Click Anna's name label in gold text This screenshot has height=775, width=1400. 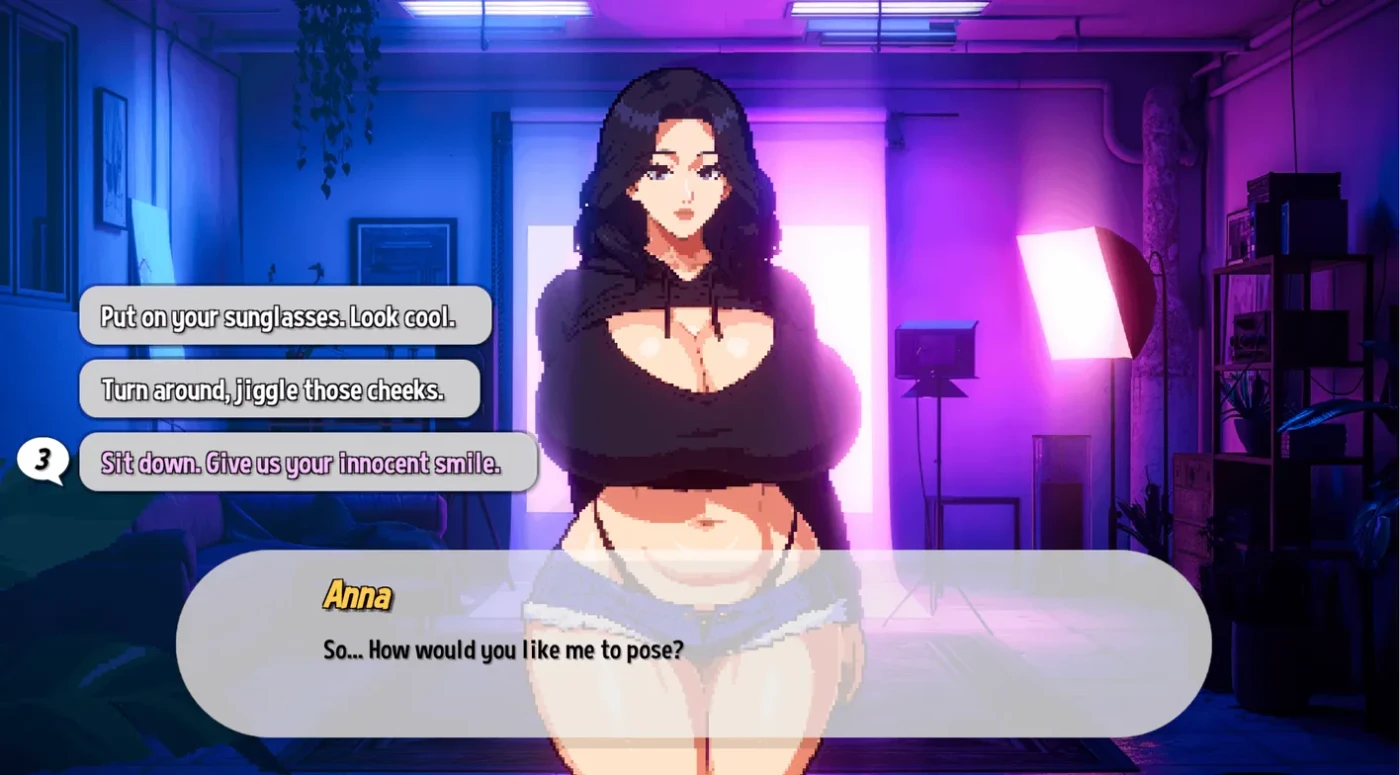(x=359, y=594)
